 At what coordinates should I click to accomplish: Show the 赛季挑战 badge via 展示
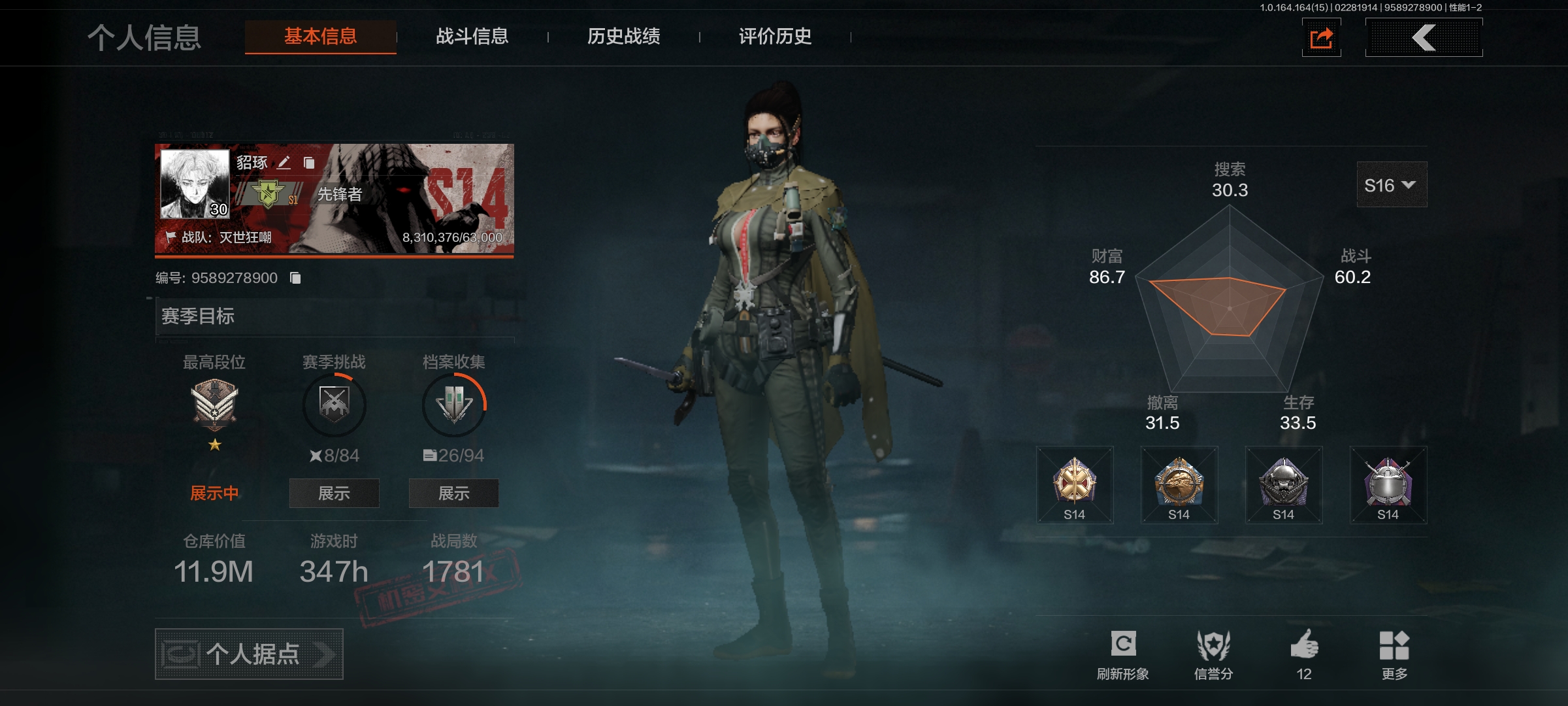(x=334, y=494)
